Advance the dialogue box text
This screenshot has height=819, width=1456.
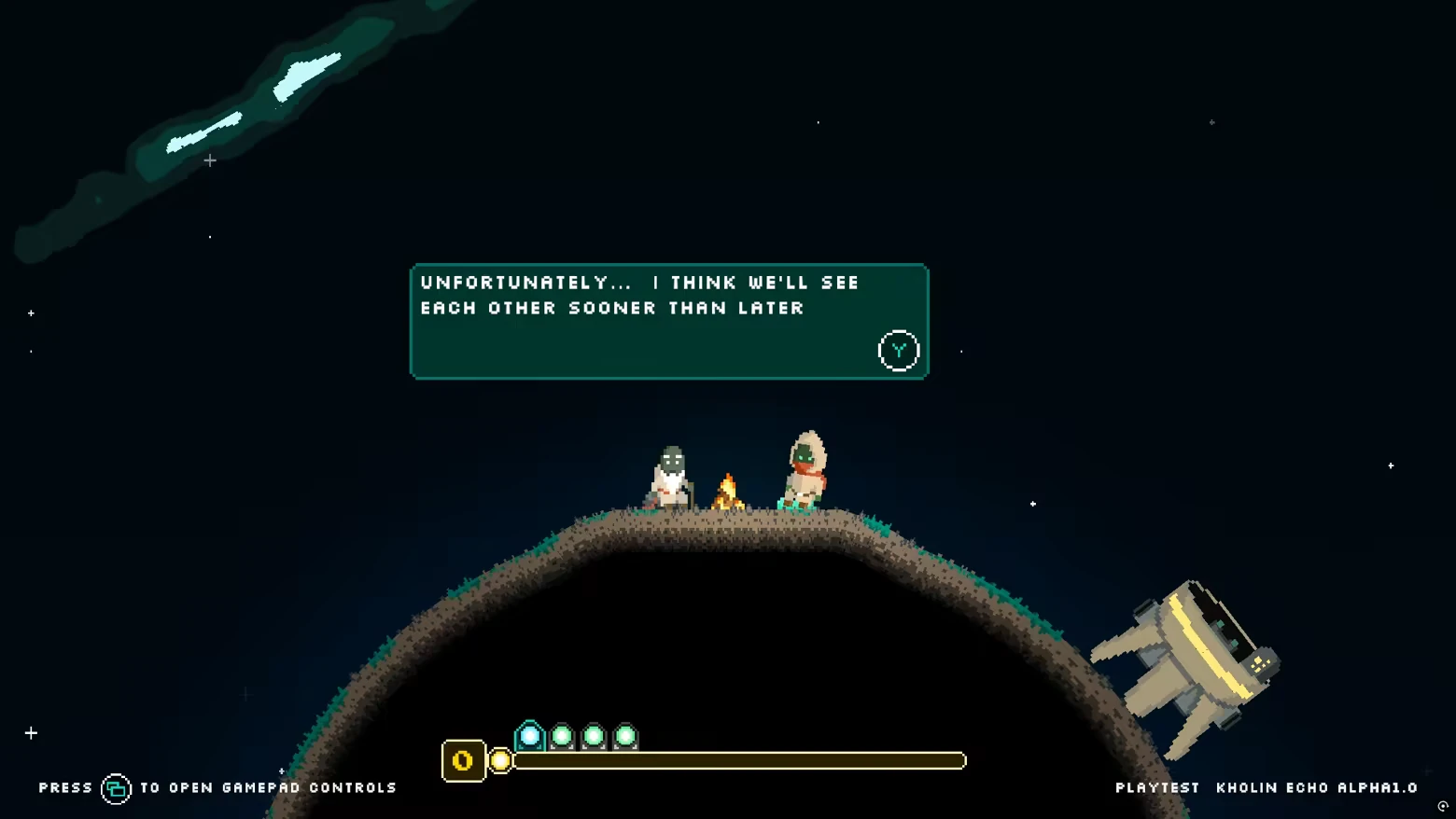tap(899, 350)
